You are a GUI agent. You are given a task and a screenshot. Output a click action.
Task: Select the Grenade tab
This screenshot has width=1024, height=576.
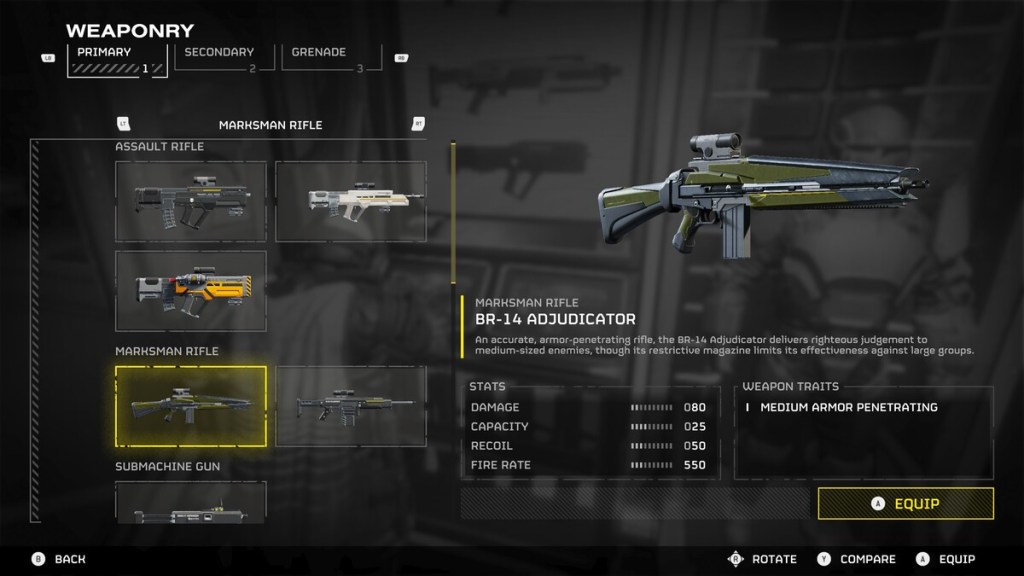(x=324, y=59)
